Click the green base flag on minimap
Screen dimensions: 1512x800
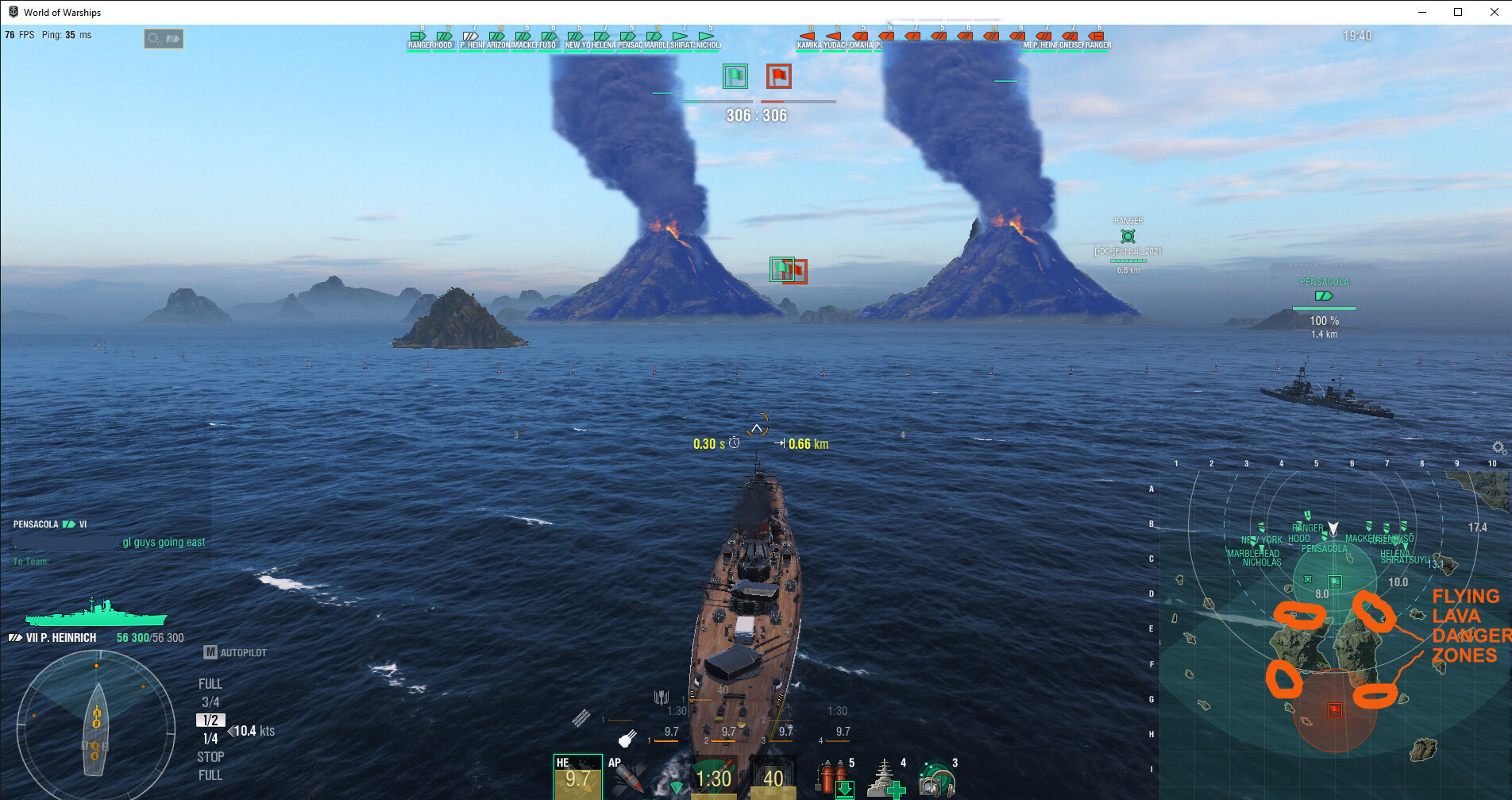[x=1335, y=582]
